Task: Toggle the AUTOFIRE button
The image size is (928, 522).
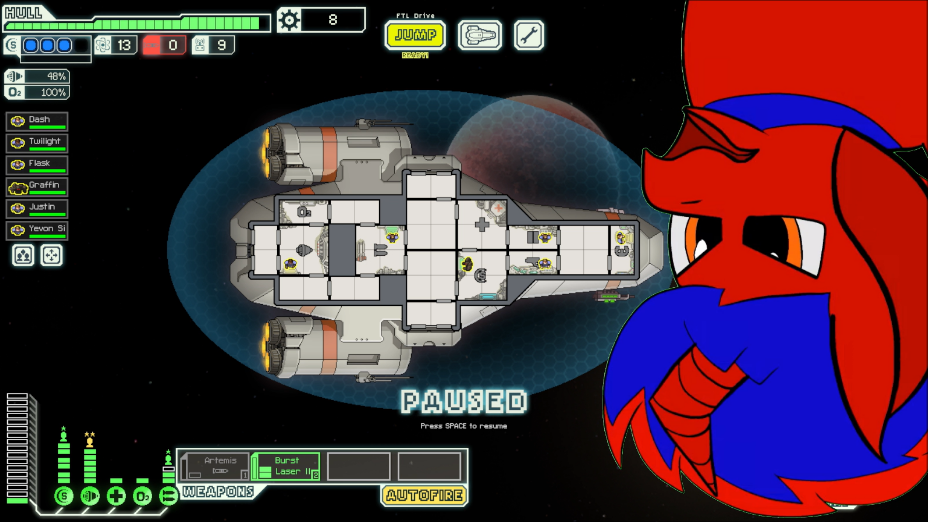Action: pos(424,495)
